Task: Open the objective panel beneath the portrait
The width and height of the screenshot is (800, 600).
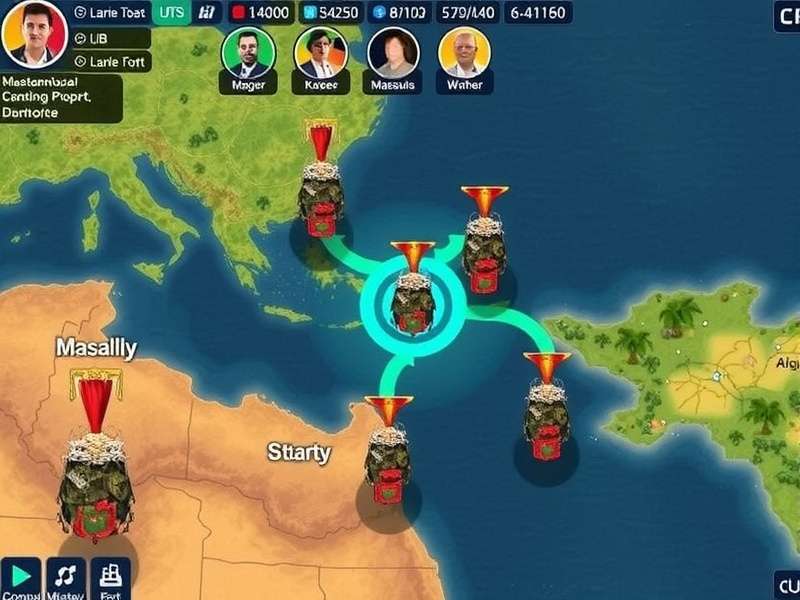Action: (x=60, y=98)
